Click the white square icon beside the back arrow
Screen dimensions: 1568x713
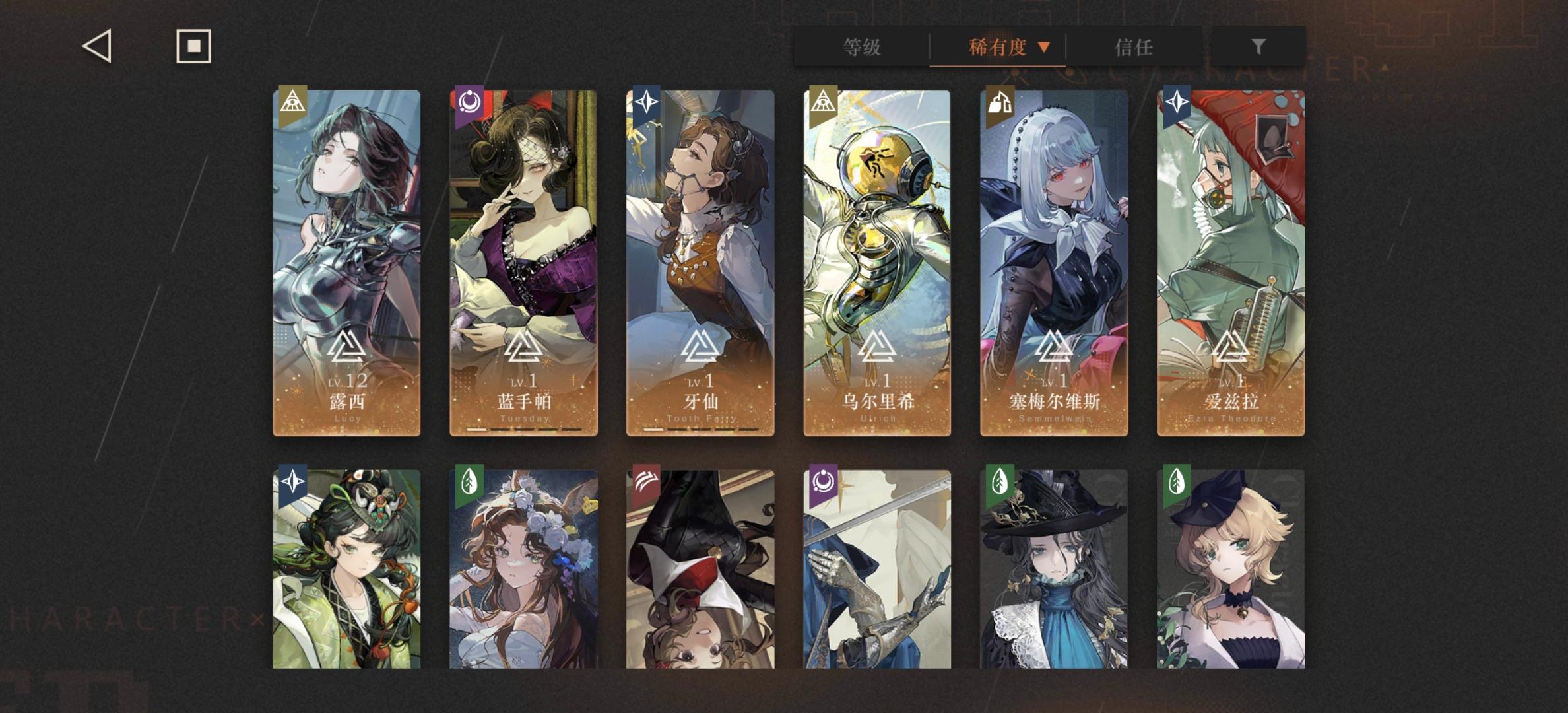point(193,46)
